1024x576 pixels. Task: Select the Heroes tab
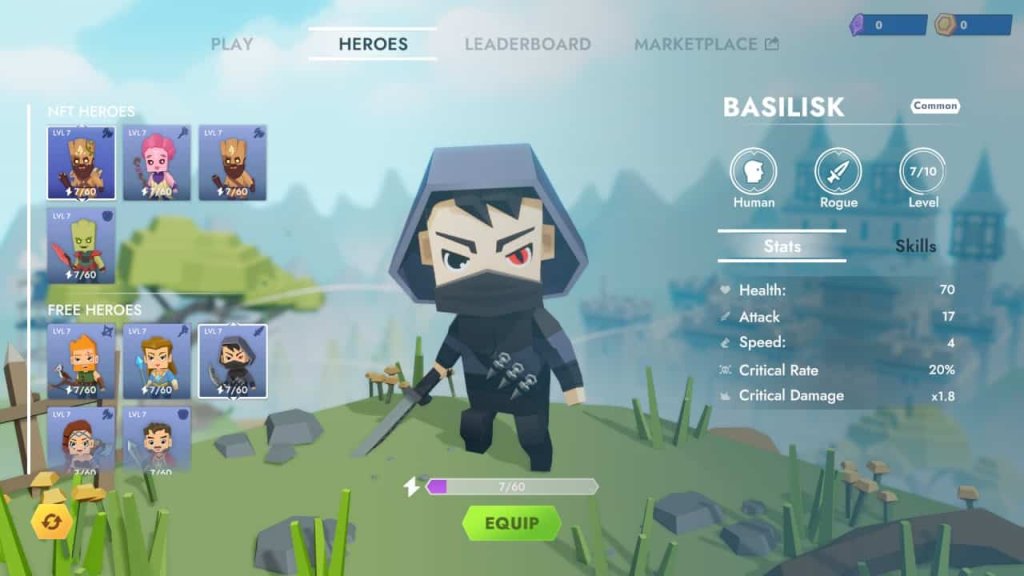[373, 44]
